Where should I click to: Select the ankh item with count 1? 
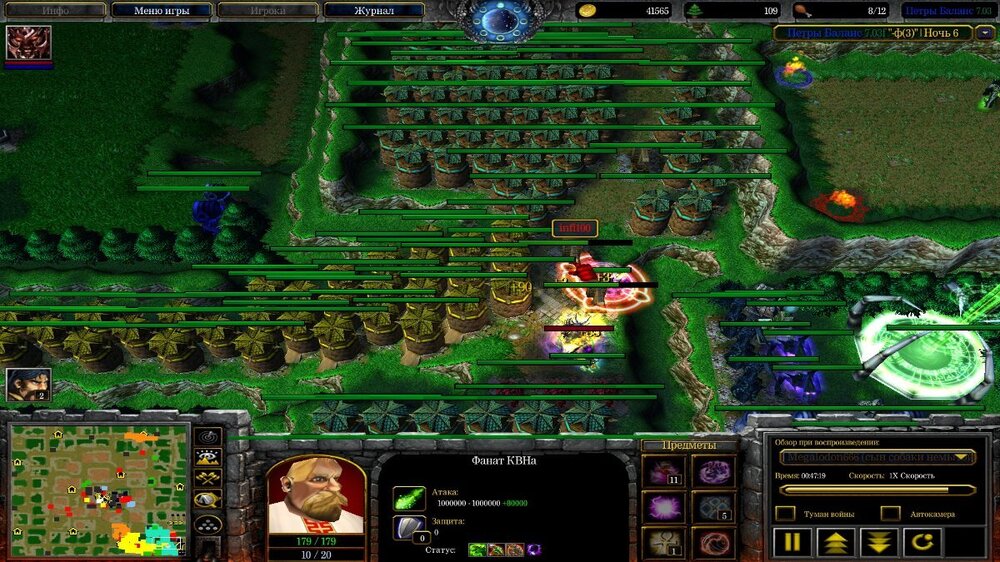pyautogui.click(x=663, y=542)
